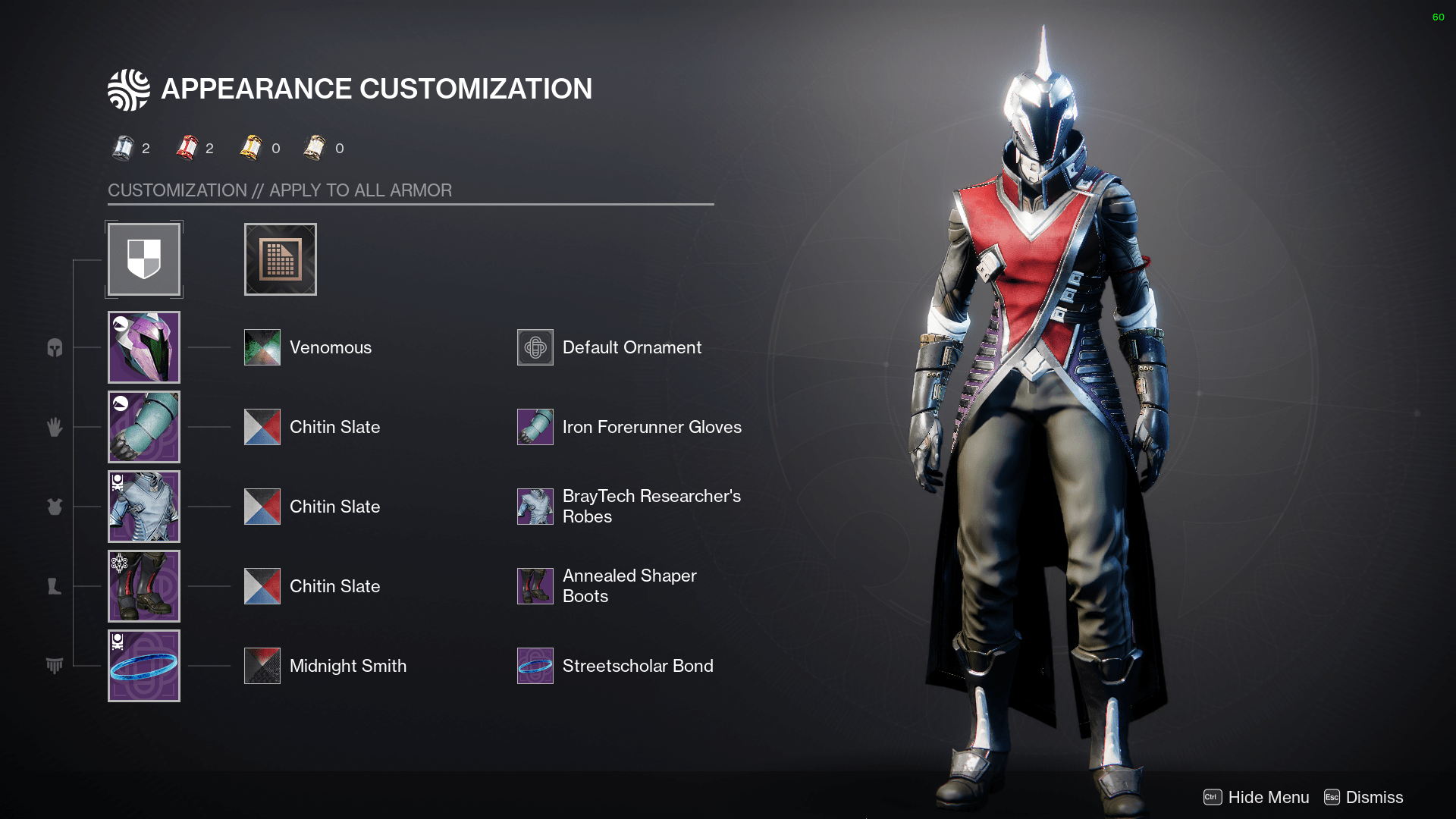Click Dismiss to exit Appearance Customization
The width and height of the screenshot is (1456, 819).
1373,797
